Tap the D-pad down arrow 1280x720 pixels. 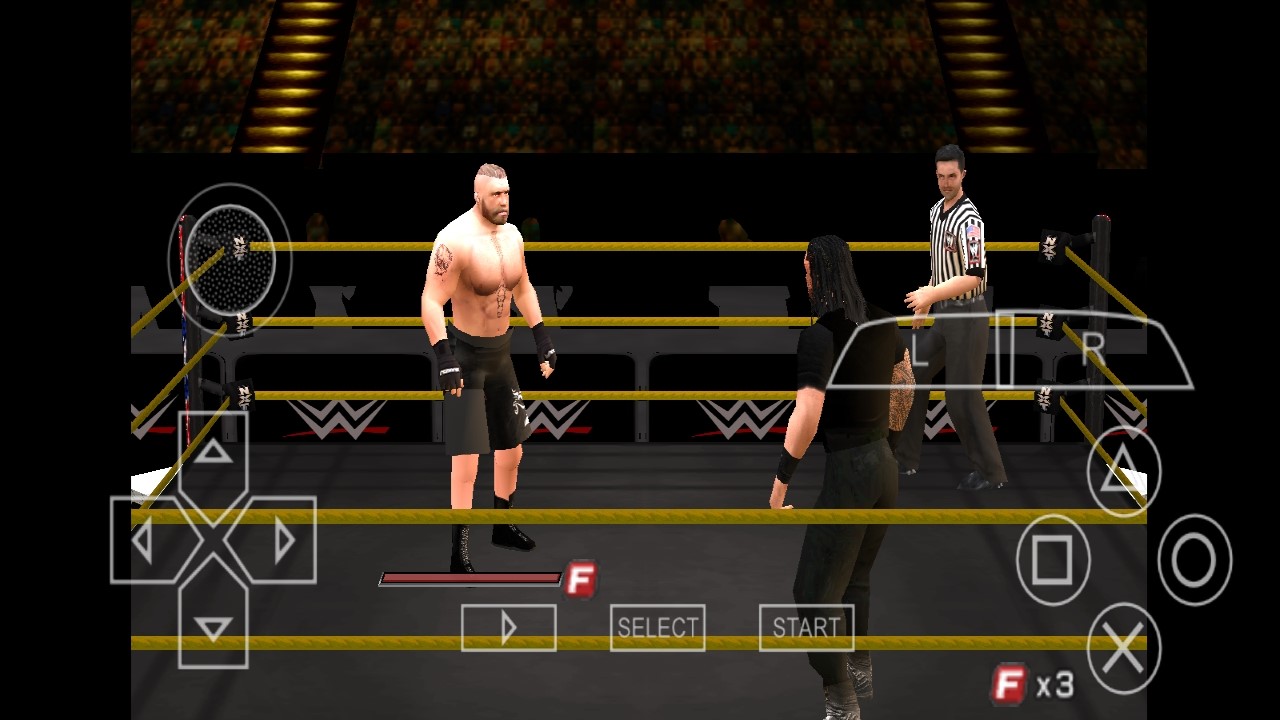click(213, 627)
